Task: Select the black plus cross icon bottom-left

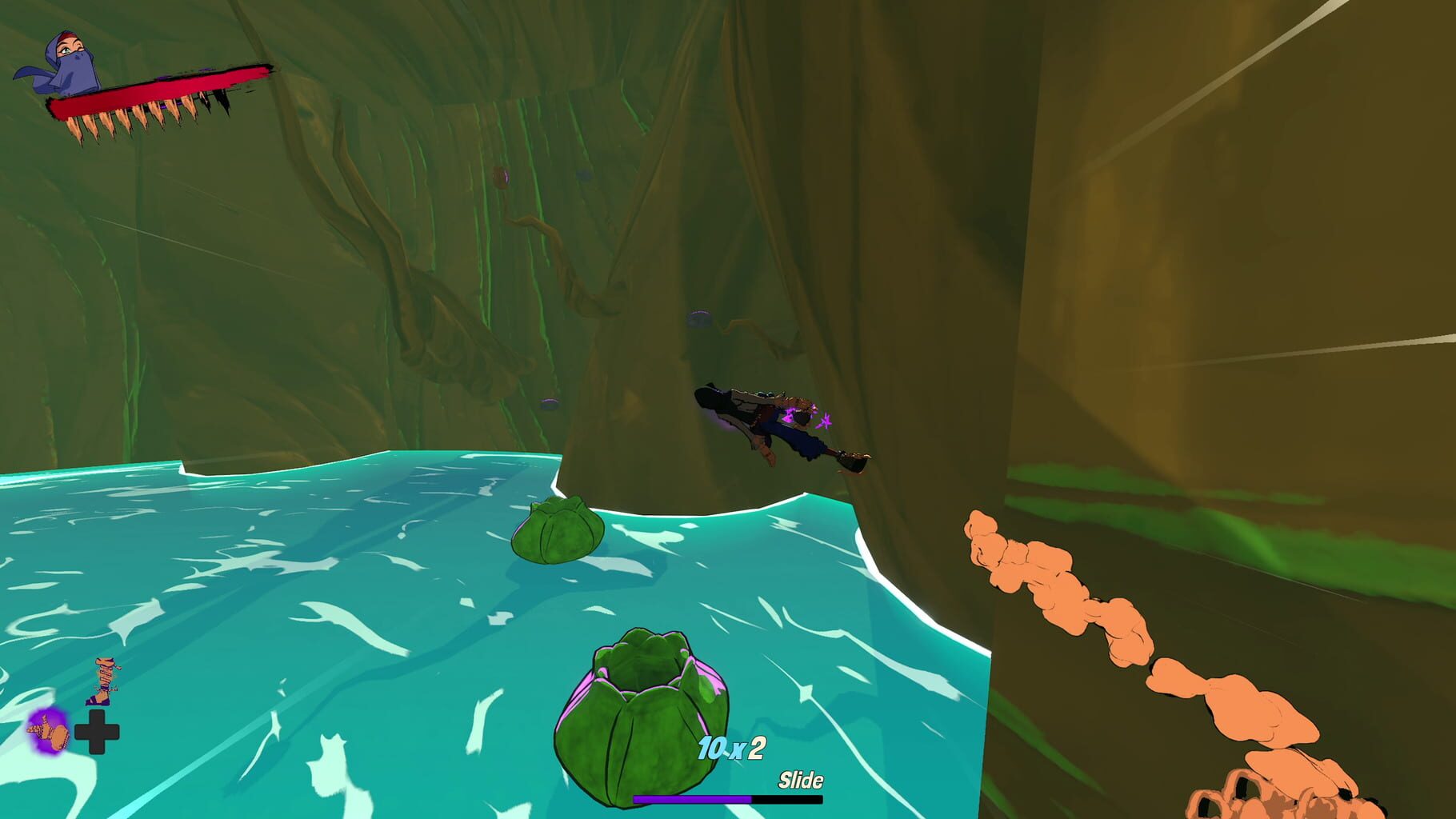Action: click(98, 730)
